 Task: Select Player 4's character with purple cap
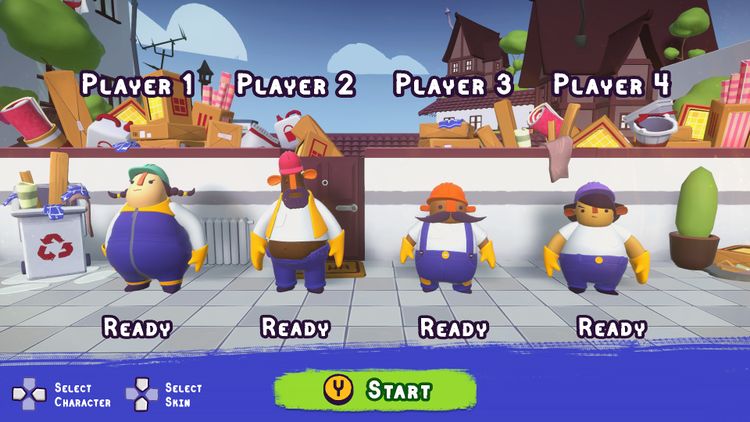(597, 240)
